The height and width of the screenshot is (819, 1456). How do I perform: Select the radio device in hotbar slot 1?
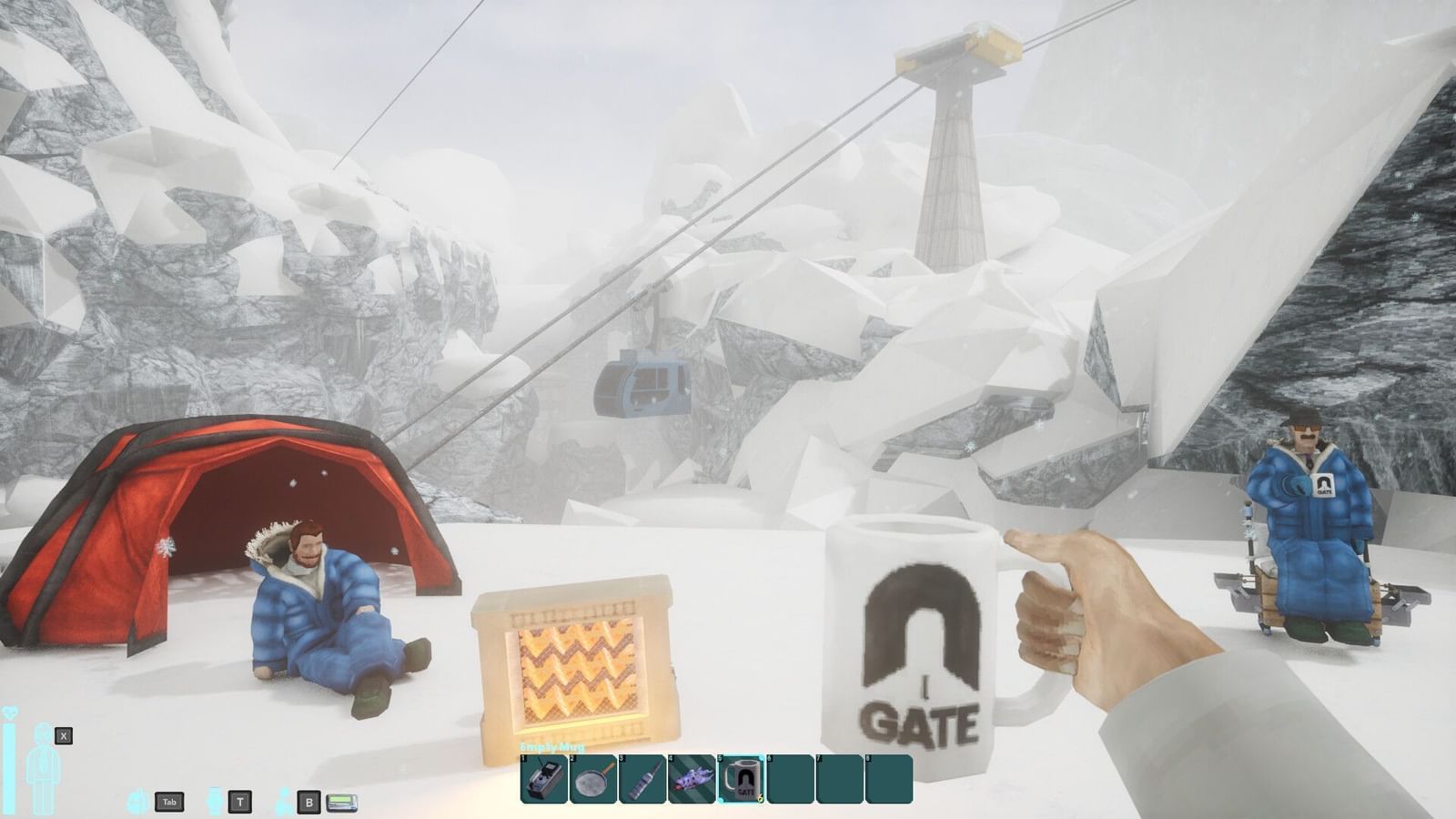pos(542,779)
